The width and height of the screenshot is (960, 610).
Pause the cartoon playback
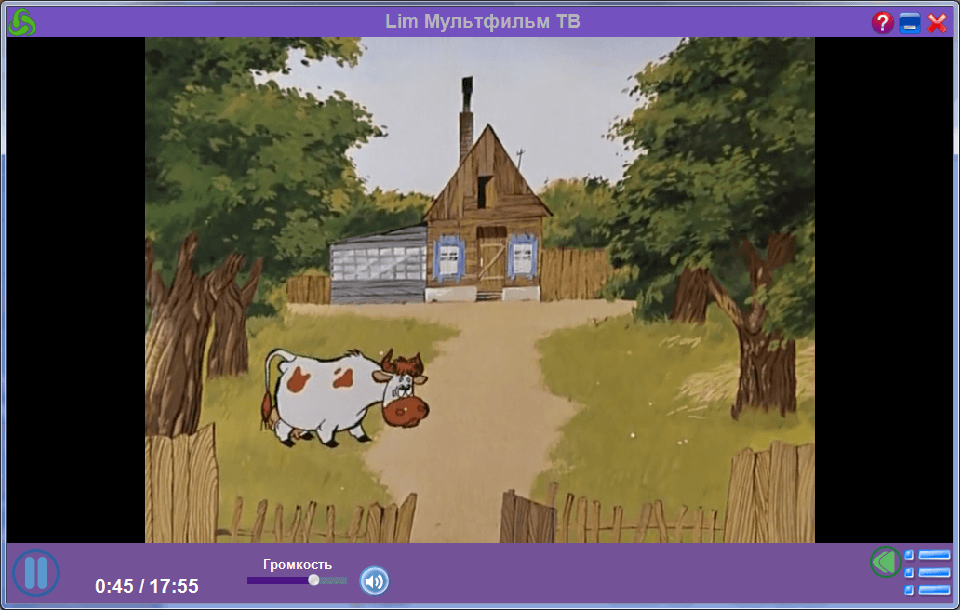coord(36,574)
